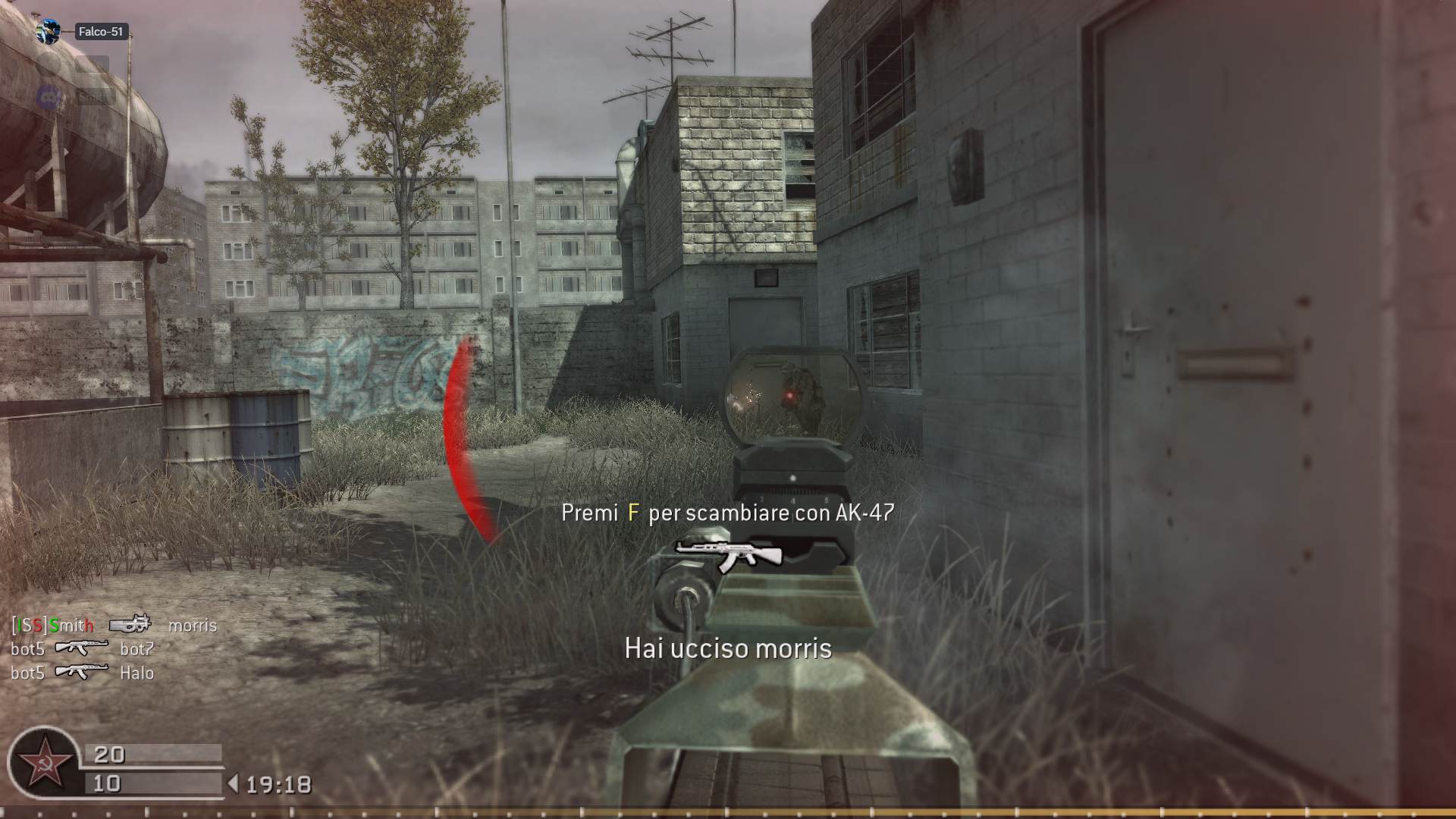Click the AK-47 killfeed icon beside Halo
Image resolution: width=1456 pixels, height=819 pixels.
(82, 673)
